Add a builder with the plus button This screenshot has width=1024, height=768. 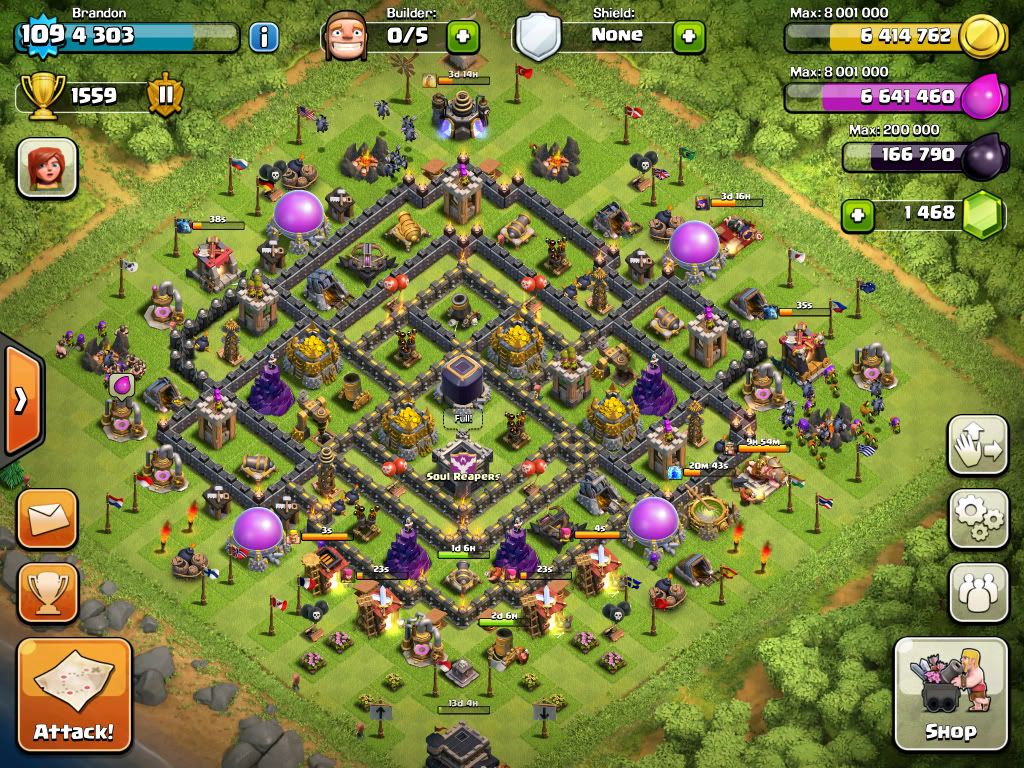[462, 37]
